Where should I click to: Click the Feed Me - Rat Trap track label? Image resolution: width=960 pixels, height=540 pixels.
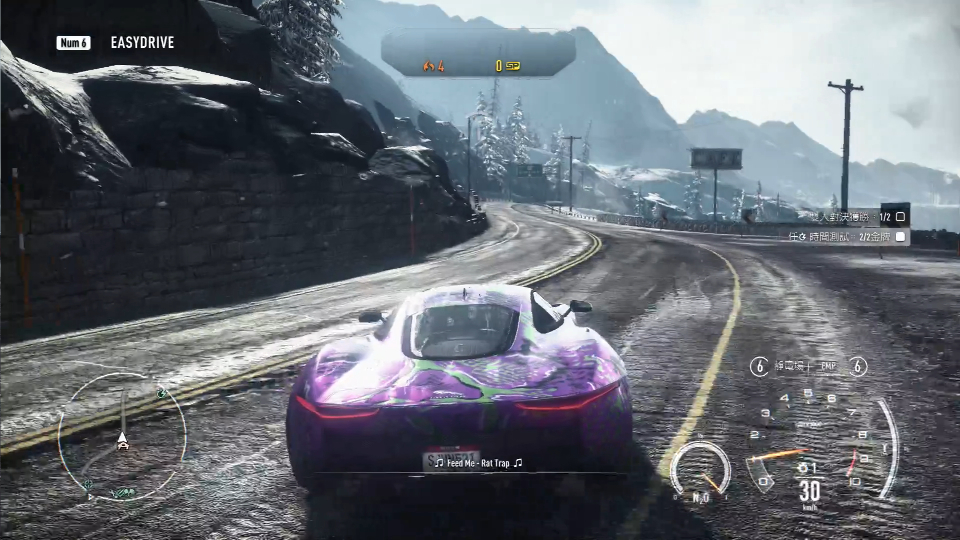tap(478, 463)
